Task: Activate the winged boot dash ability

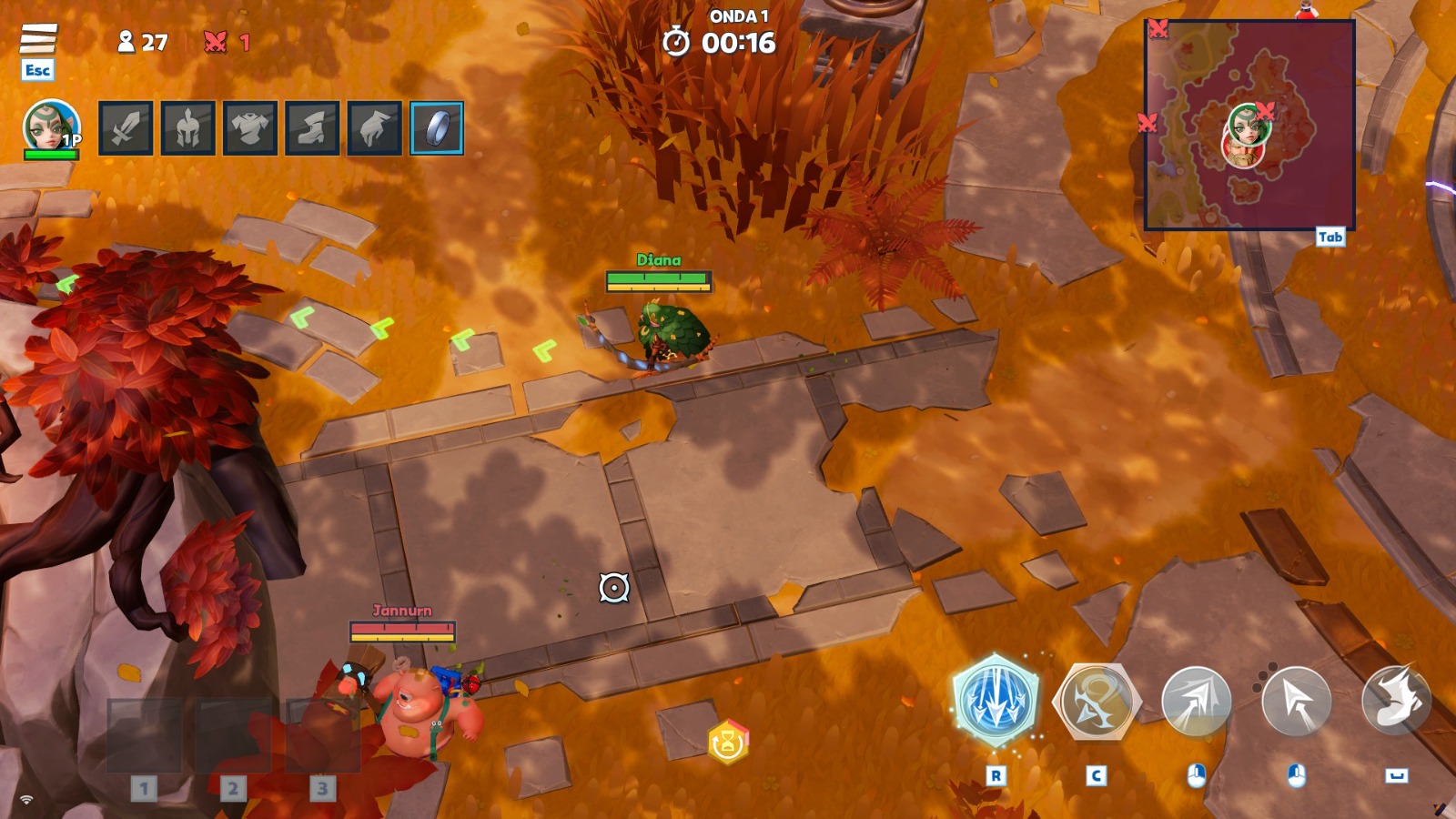Action: 1396,700
